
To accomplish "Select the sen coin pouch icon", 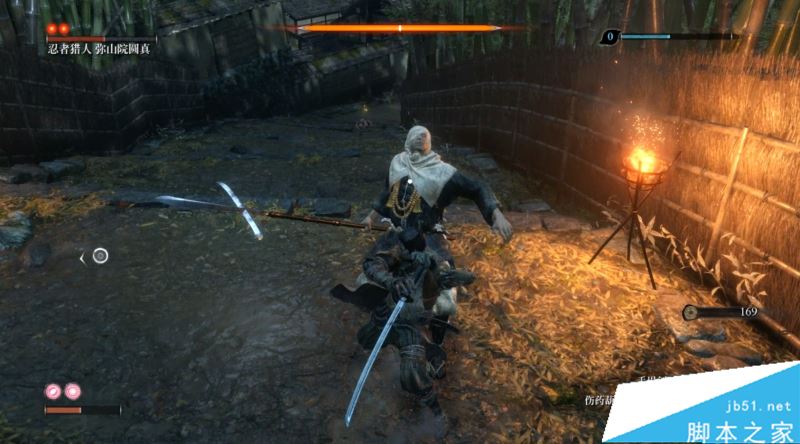I will (x=692, y=313).
